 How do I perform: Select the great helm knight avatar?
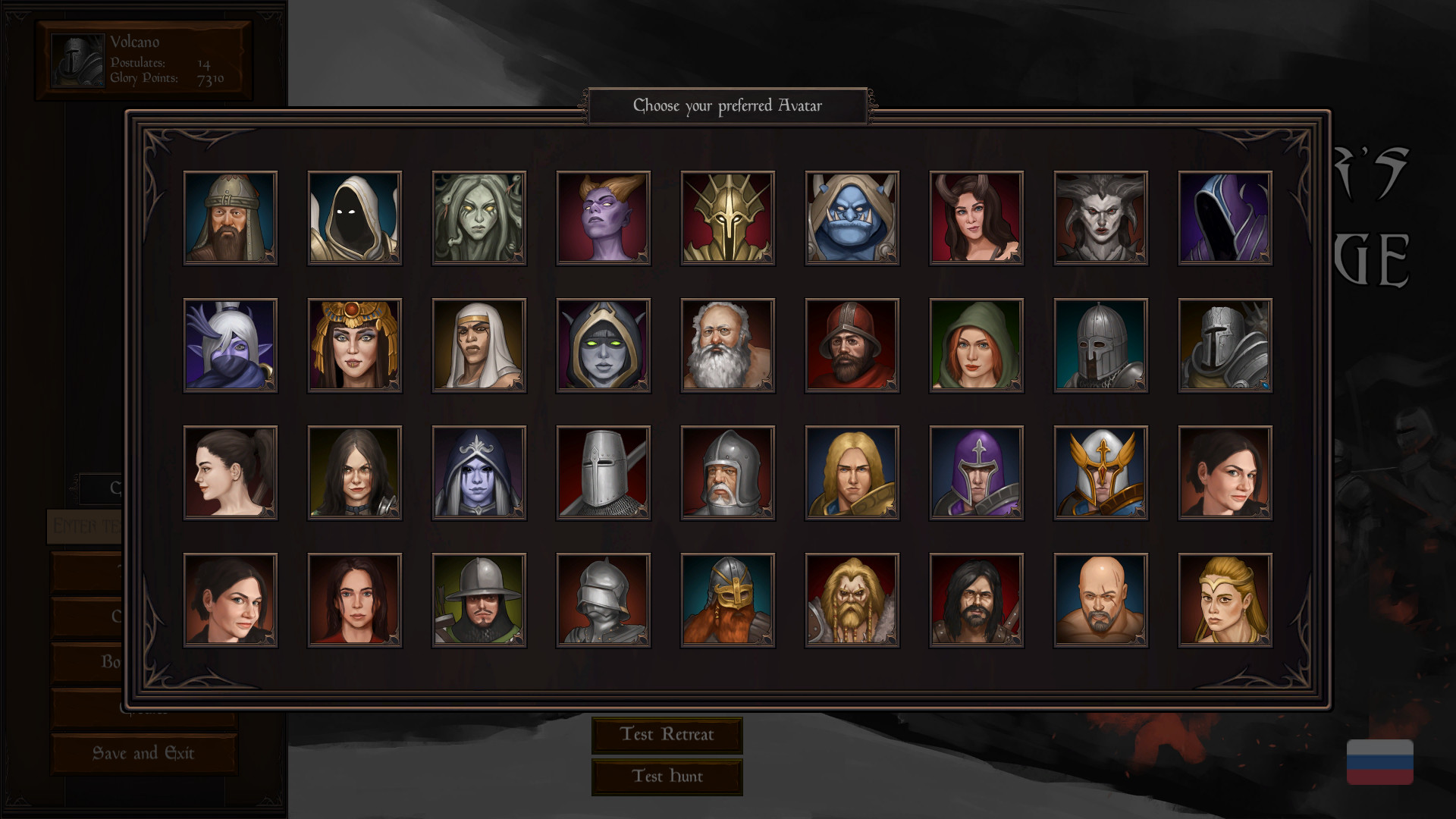603,472
